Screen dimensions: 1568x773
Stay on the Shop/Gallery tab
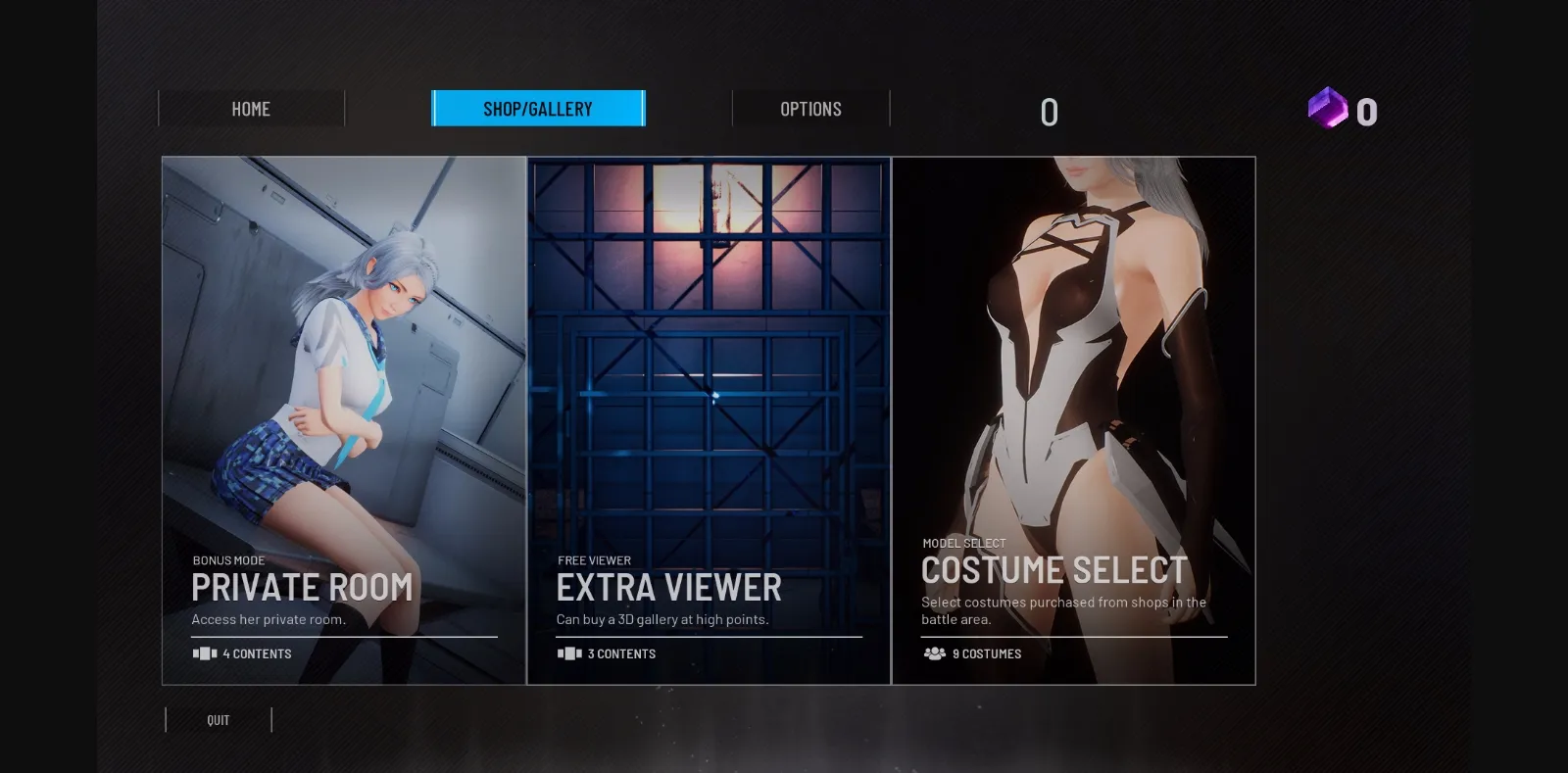[x=539, y=109]
